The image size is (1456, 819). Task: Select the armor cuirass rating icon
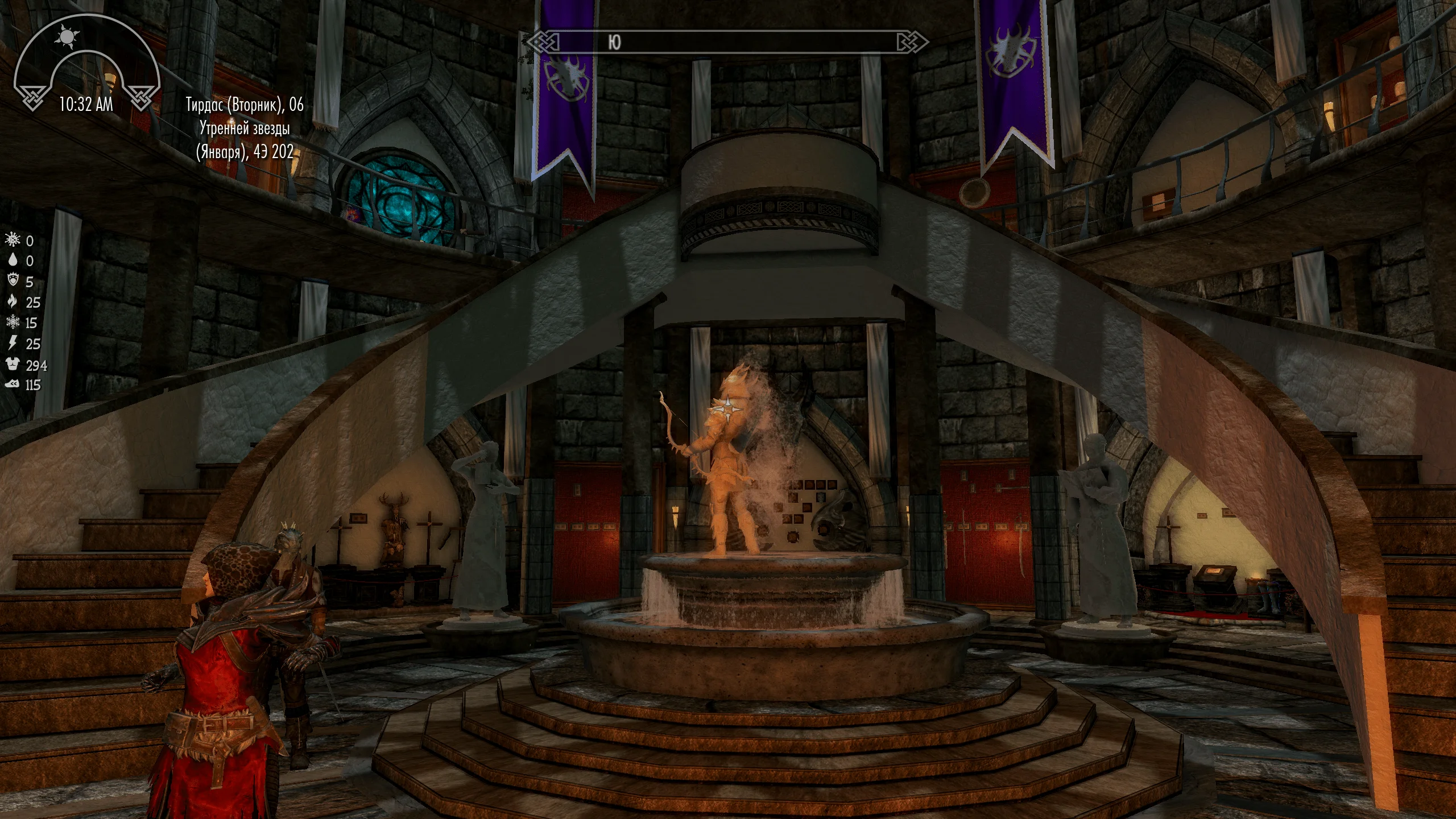click(13, 365)
